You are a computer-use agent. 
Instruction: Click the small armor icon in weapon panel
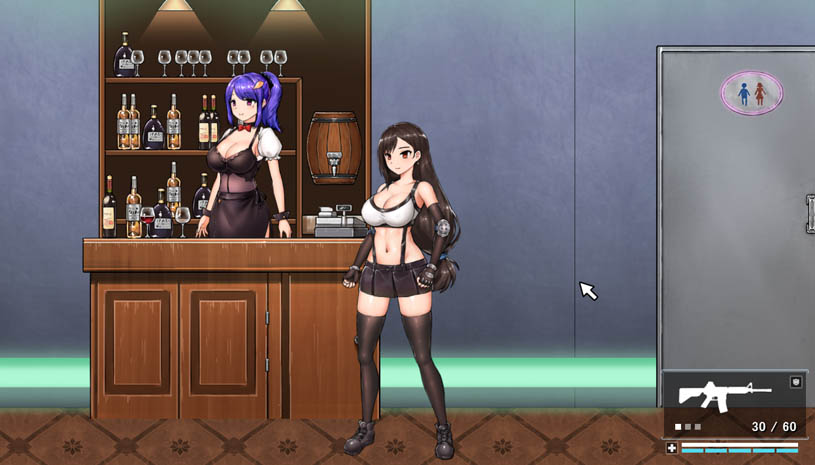[x=795, y=381]
